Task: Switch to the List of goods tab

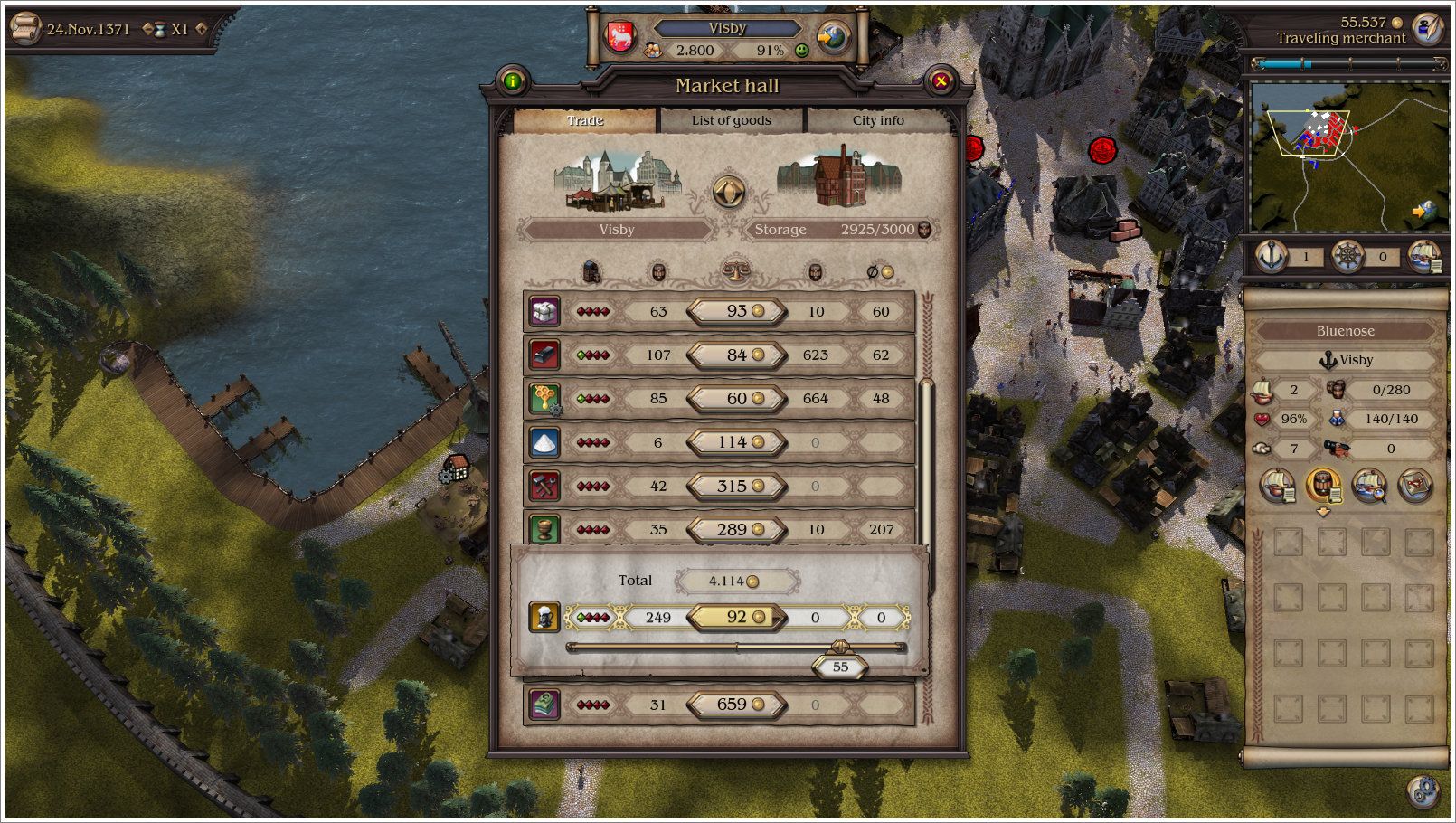Action: point(731,120)
